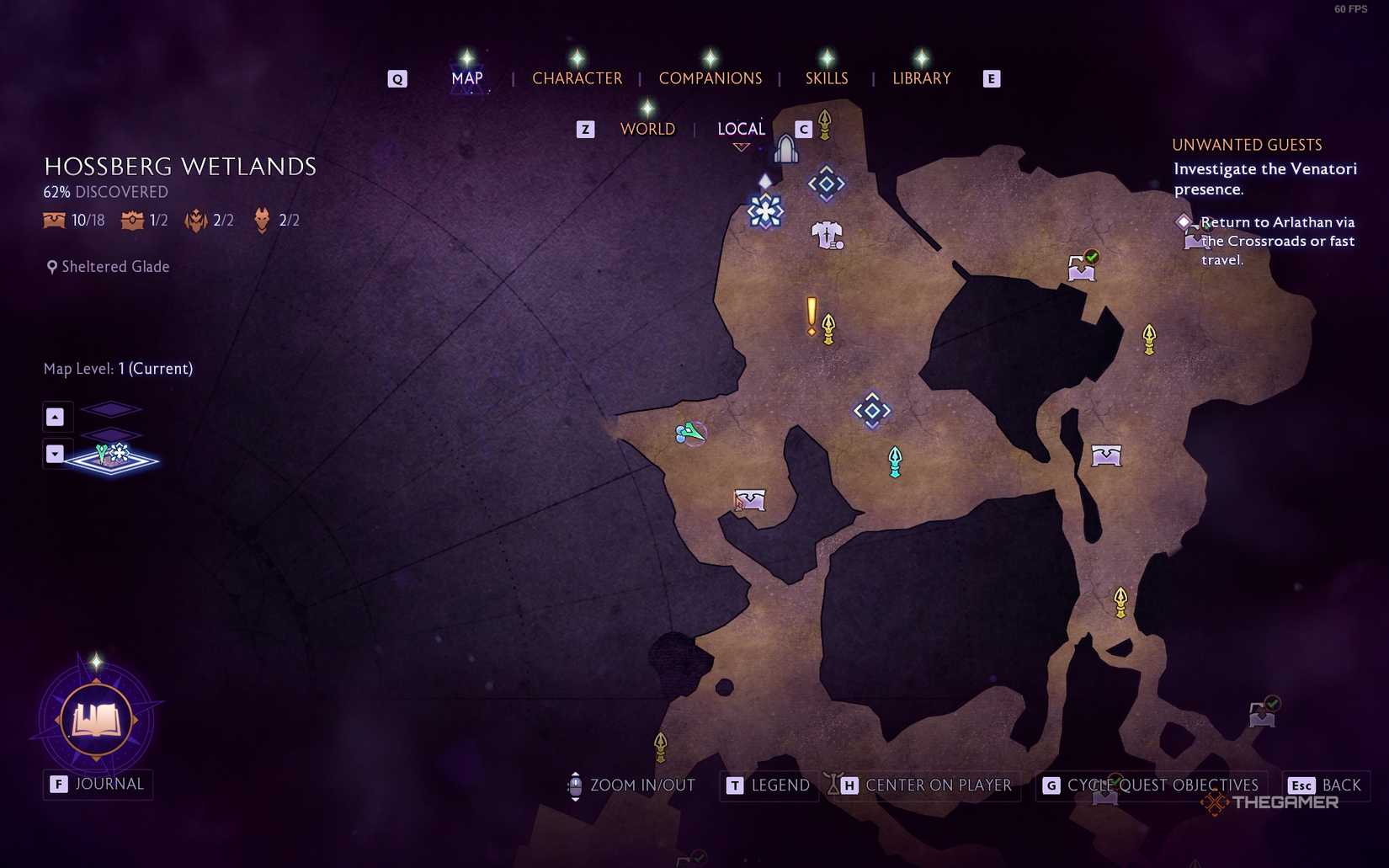Select the yellow dagger collectible marker on the east

click(x=1147, y=340)
